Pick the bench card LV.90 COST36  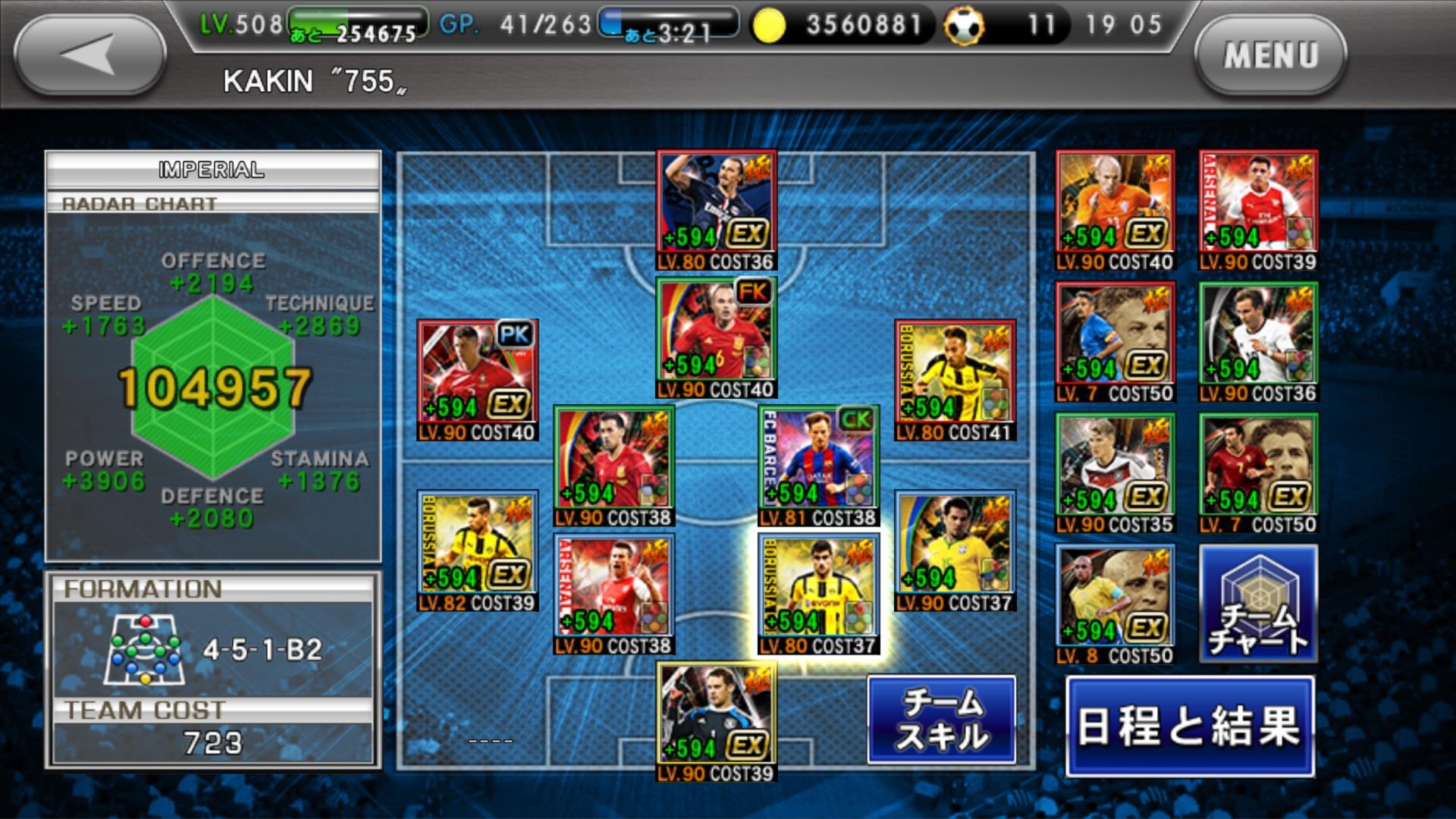click(1258, 341)
